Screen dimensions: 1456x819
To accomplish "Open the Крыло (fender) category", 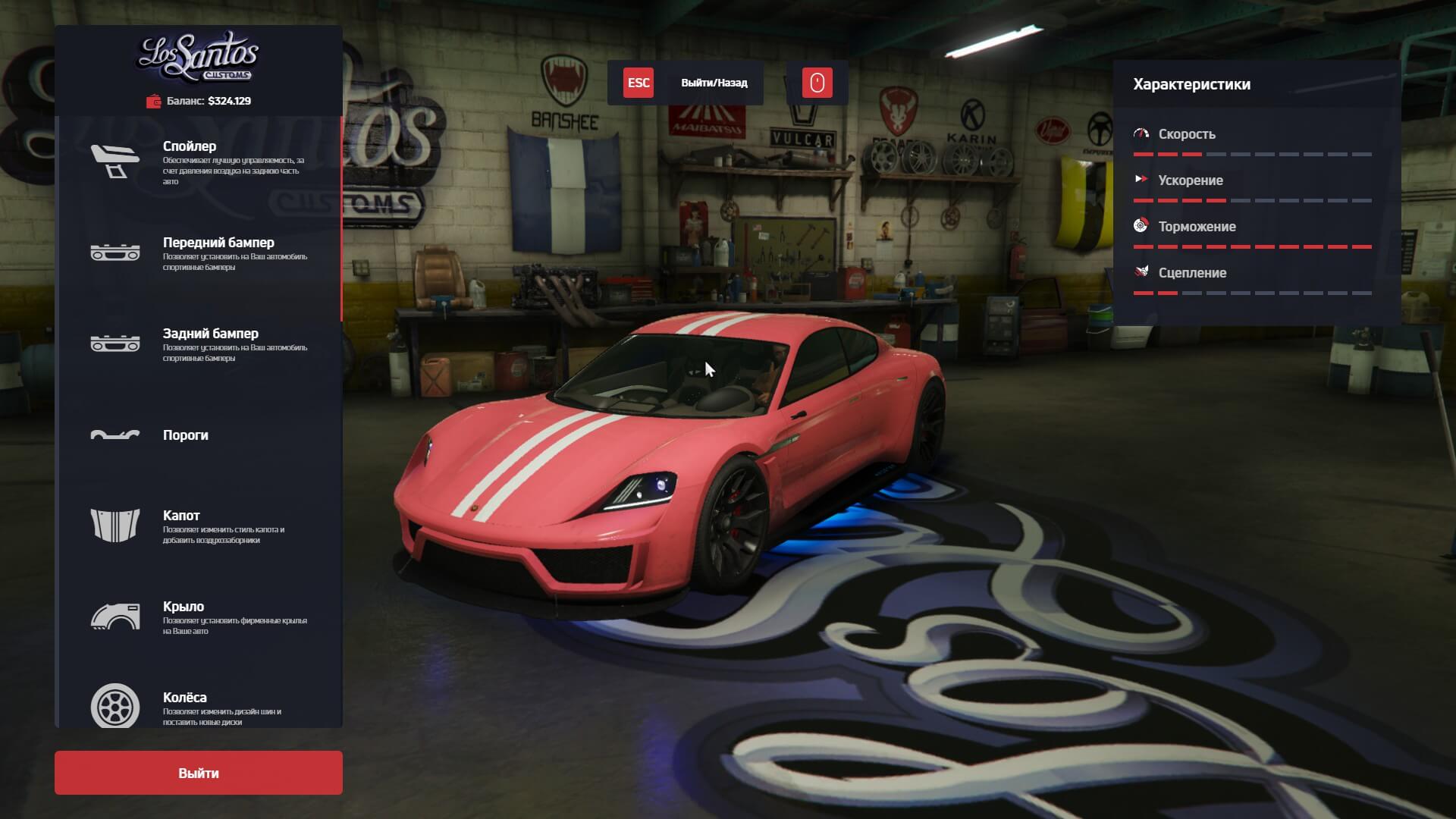I will 199,617.
